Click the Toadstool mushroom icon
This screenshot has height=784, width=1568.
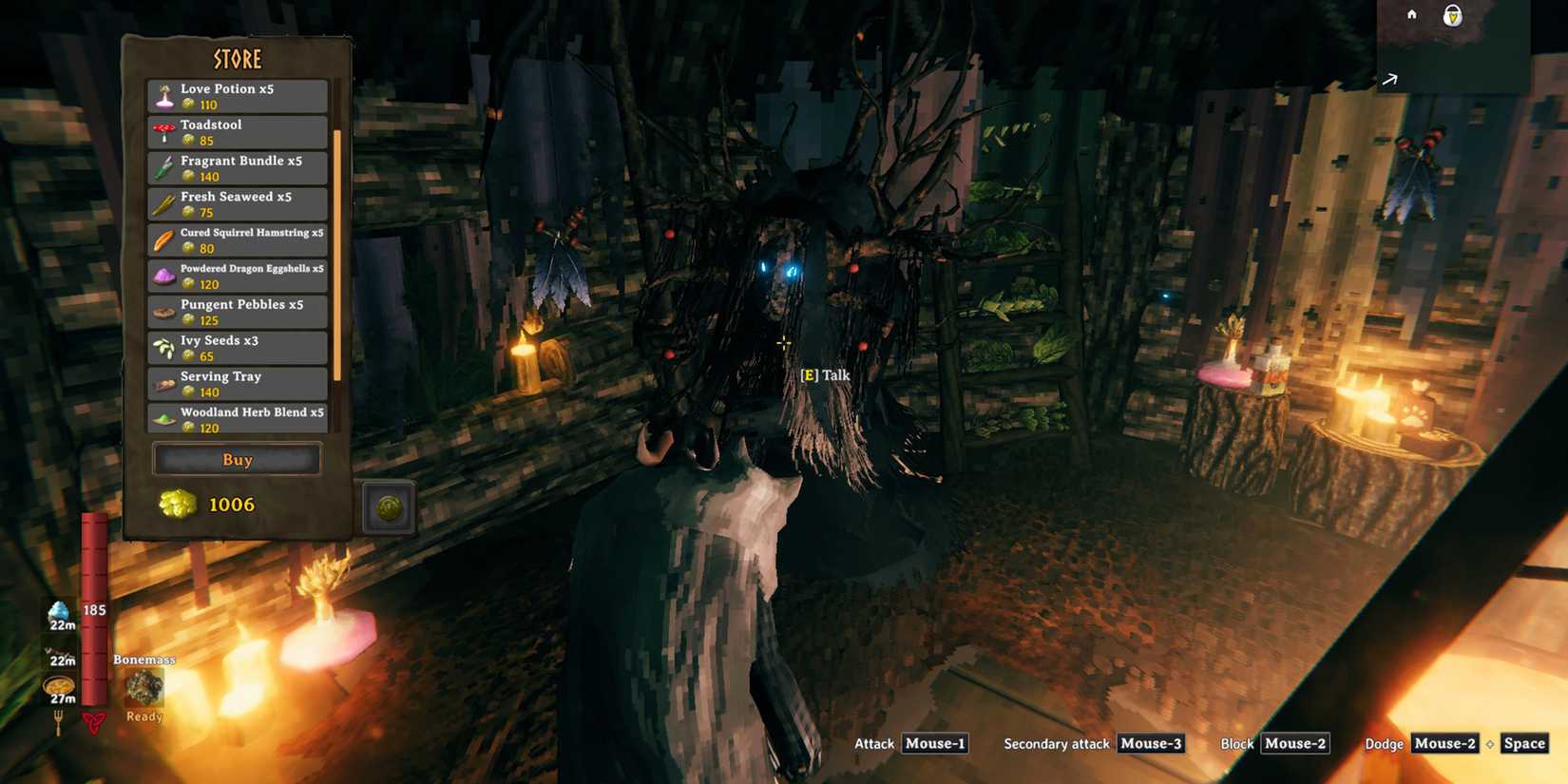(163, 130)
